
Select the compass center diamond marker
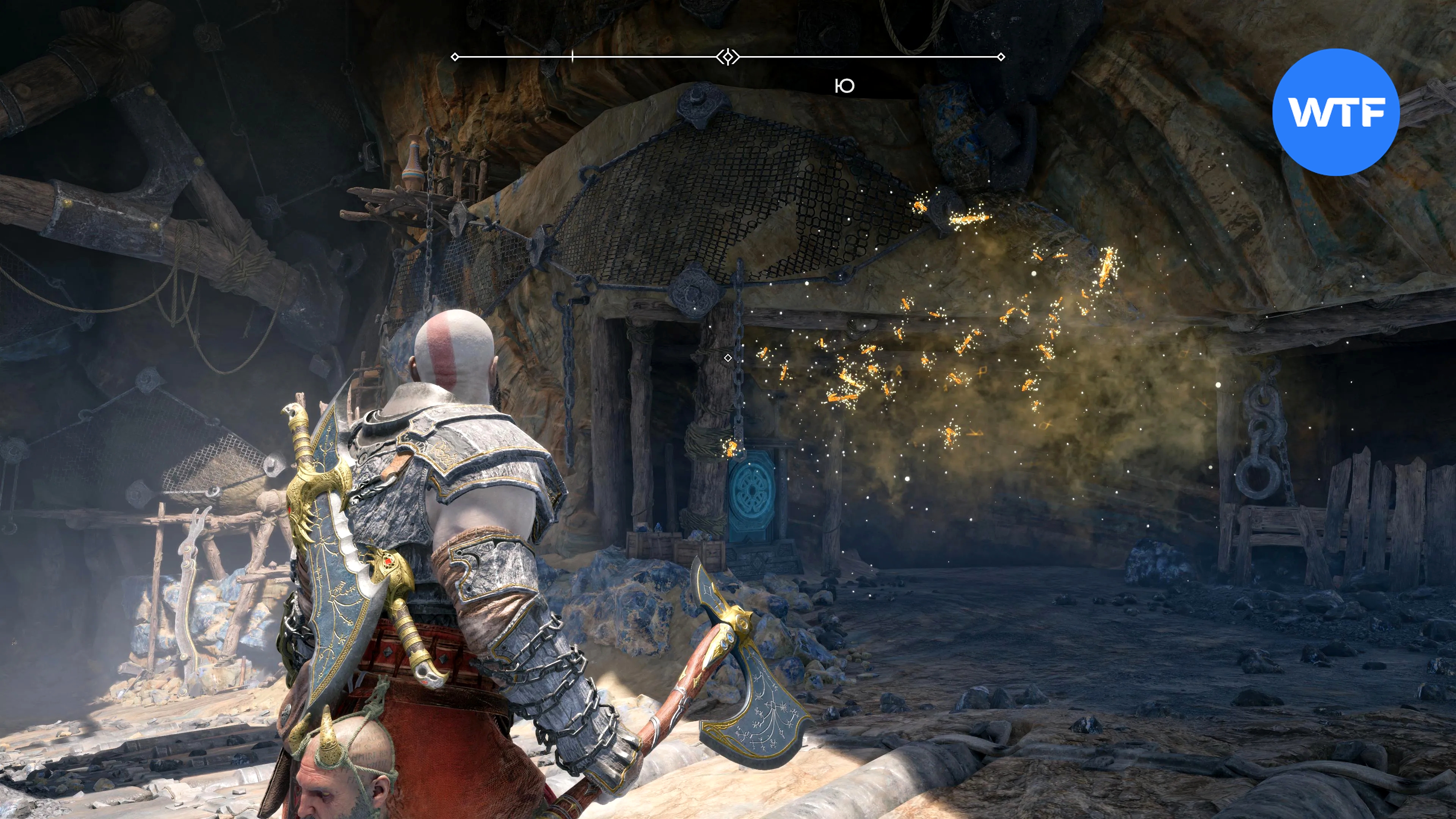(728, 56)
